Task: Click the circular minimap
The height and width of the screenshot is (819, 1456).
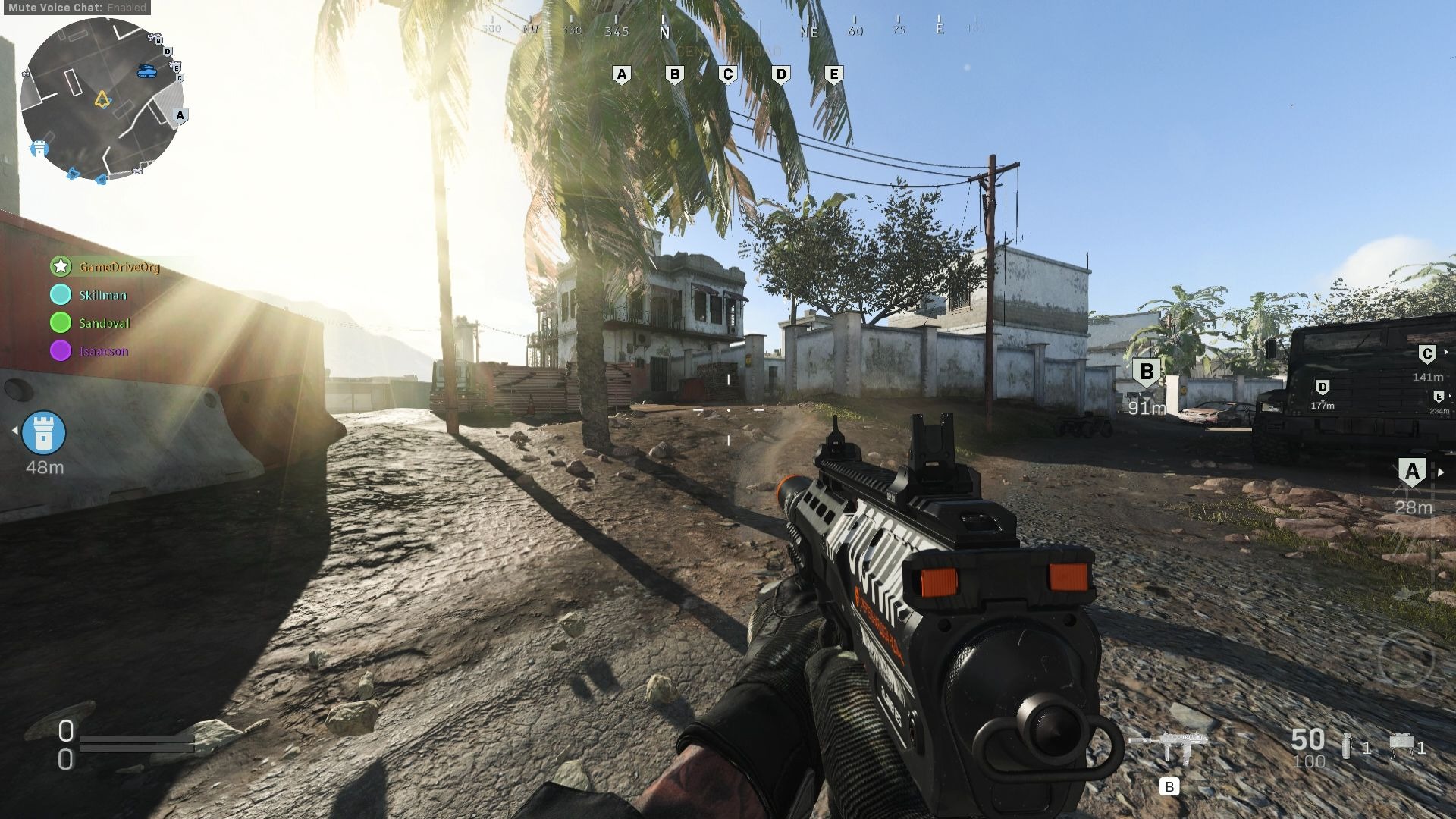Action: pyautogui.click(x=102, y=100)
